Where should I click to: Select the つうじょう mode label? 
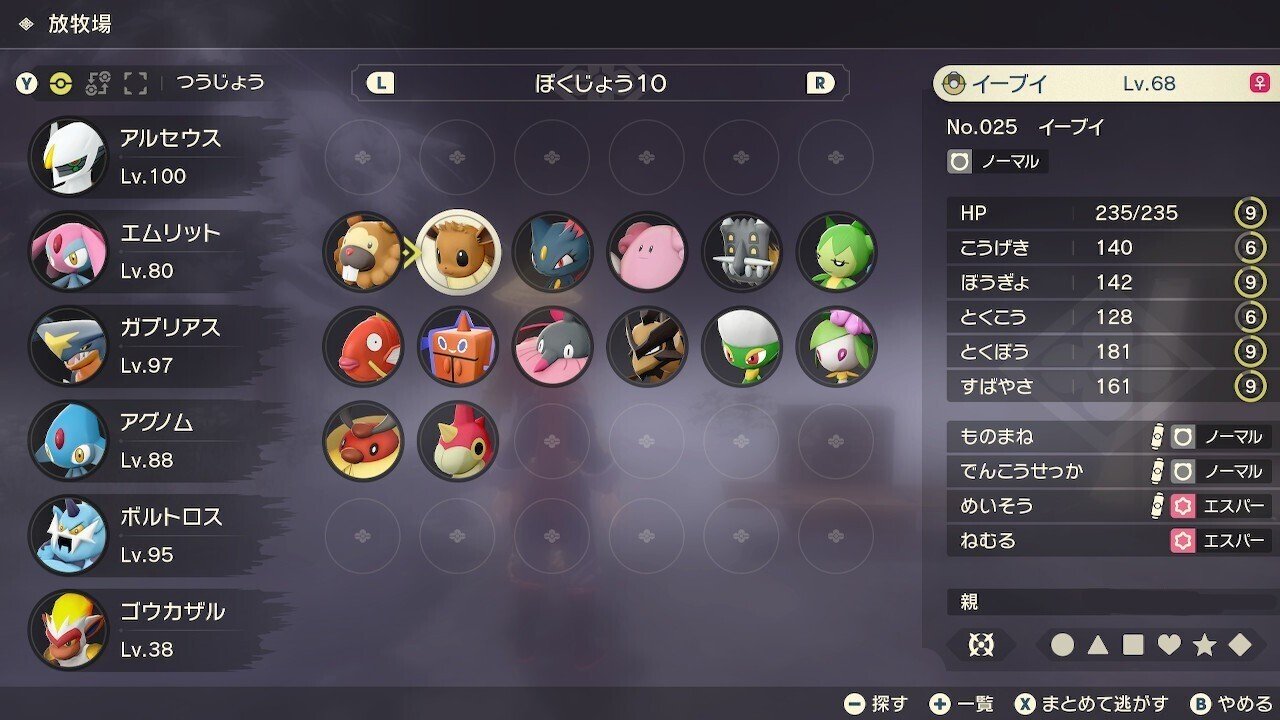click(221, 84)
